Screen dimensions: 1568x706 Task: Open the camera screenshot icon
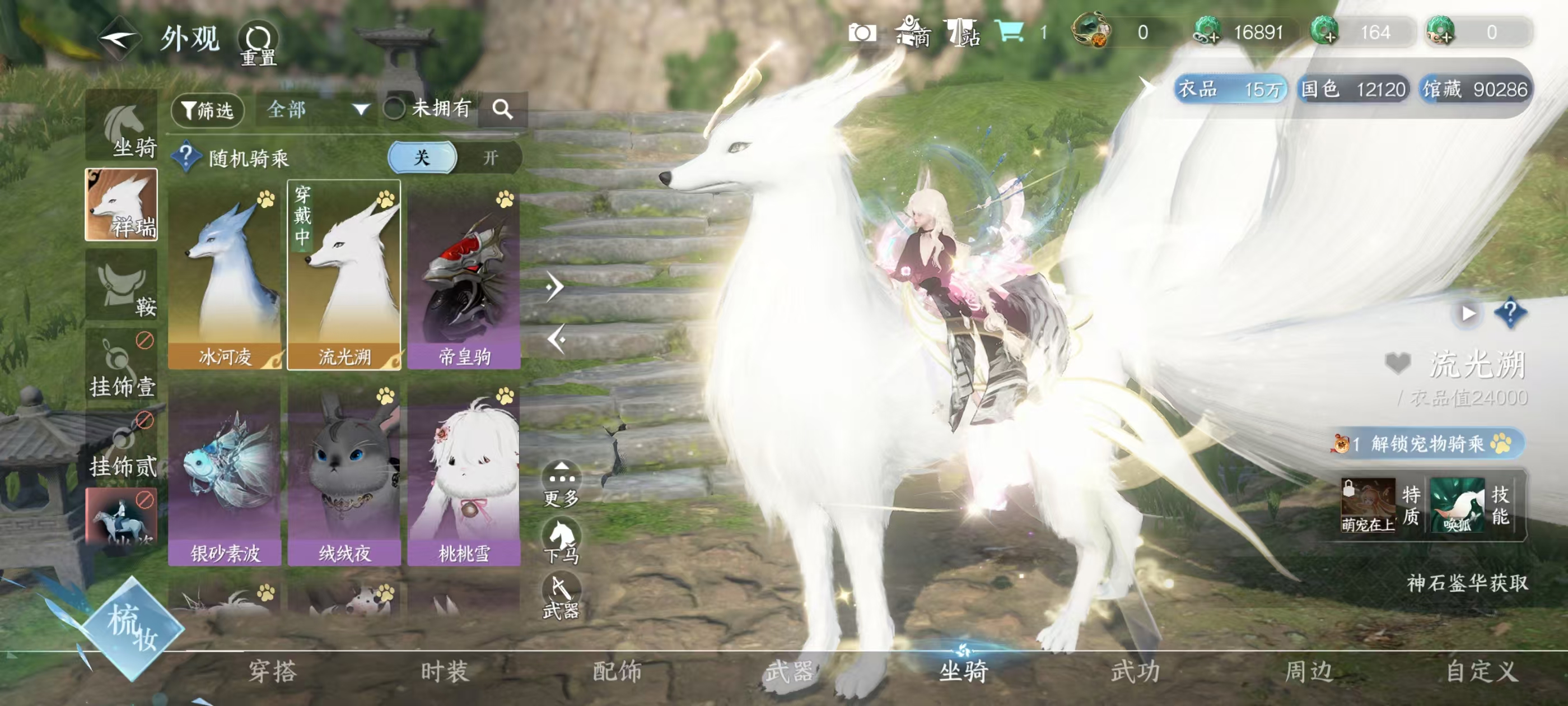(861, 33)
